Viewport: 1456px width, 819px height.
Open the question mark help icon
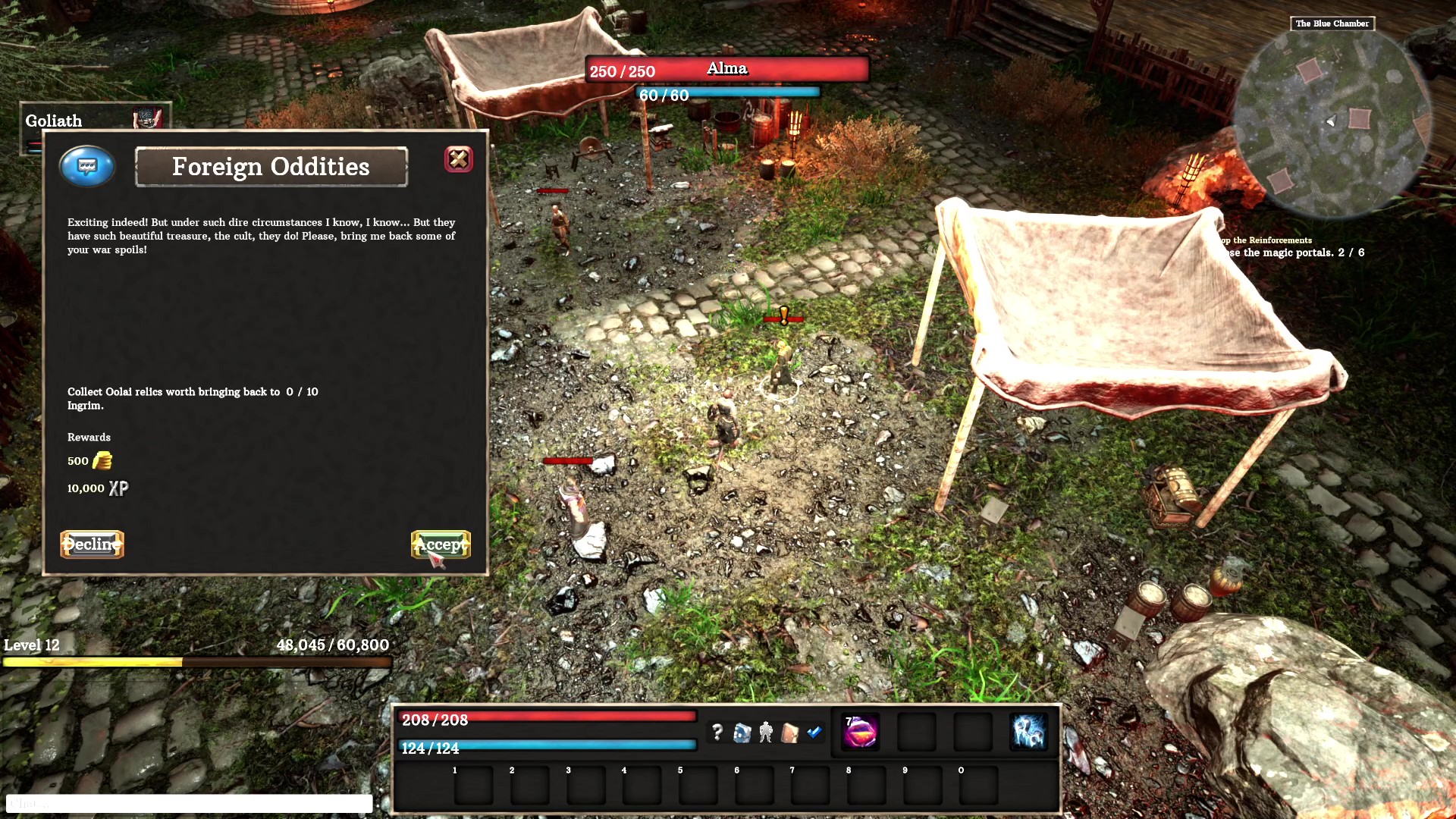718,733
